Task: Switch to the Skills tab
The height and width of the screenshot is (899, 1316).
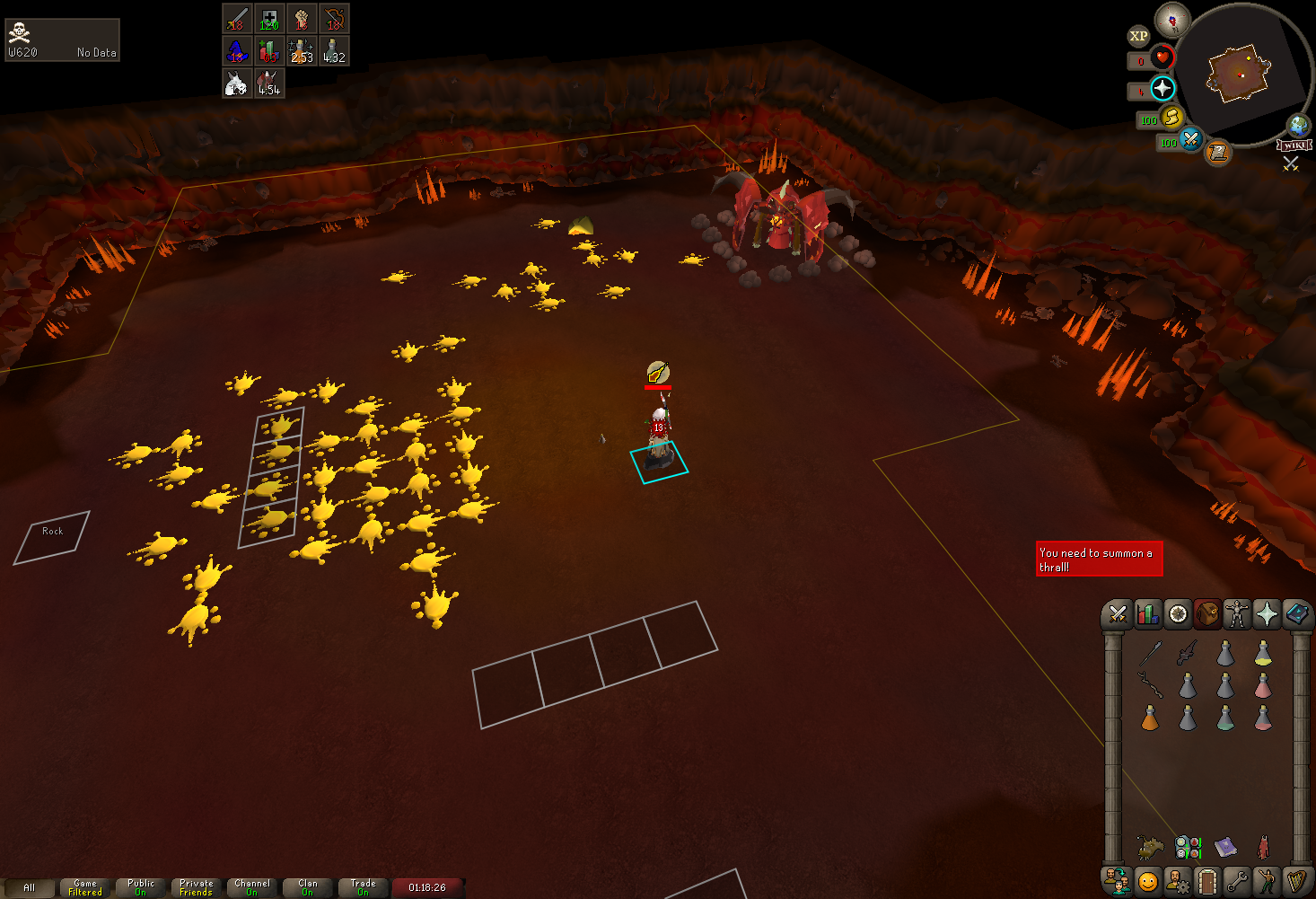Action: pyautogui.click(x=1147, y=614)
